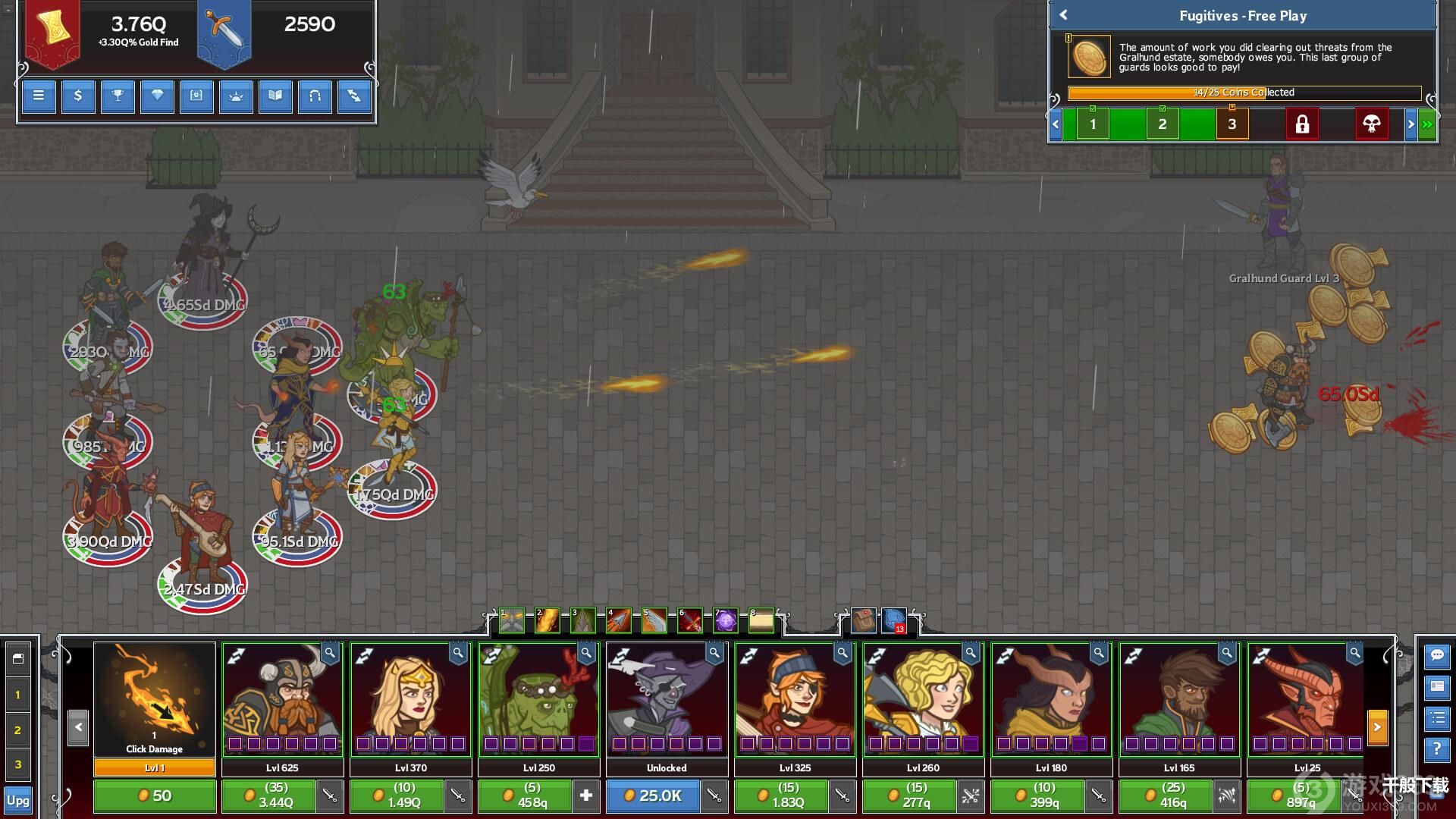Open the brown potion bag icon

click(863, 621)
